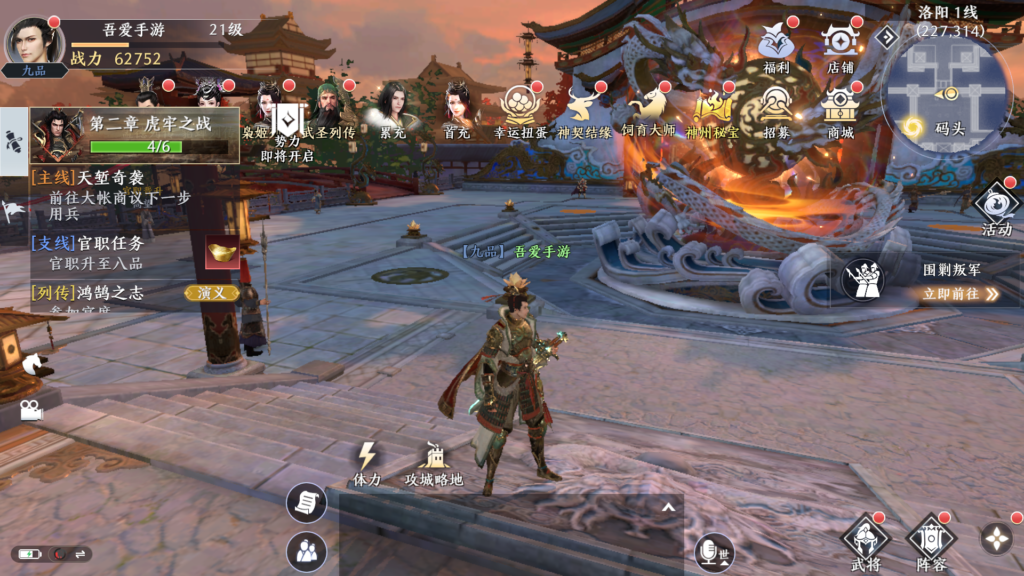Open the player portrait profile

pos(34,42)
